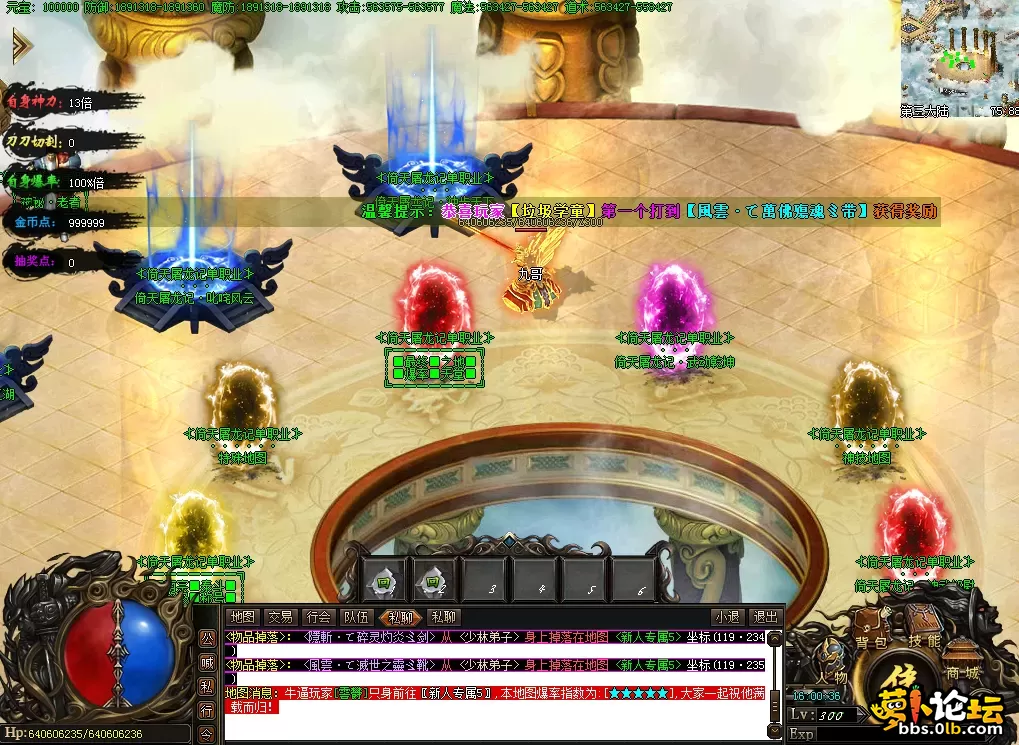Select the 公 public channel button

[206, 638]
